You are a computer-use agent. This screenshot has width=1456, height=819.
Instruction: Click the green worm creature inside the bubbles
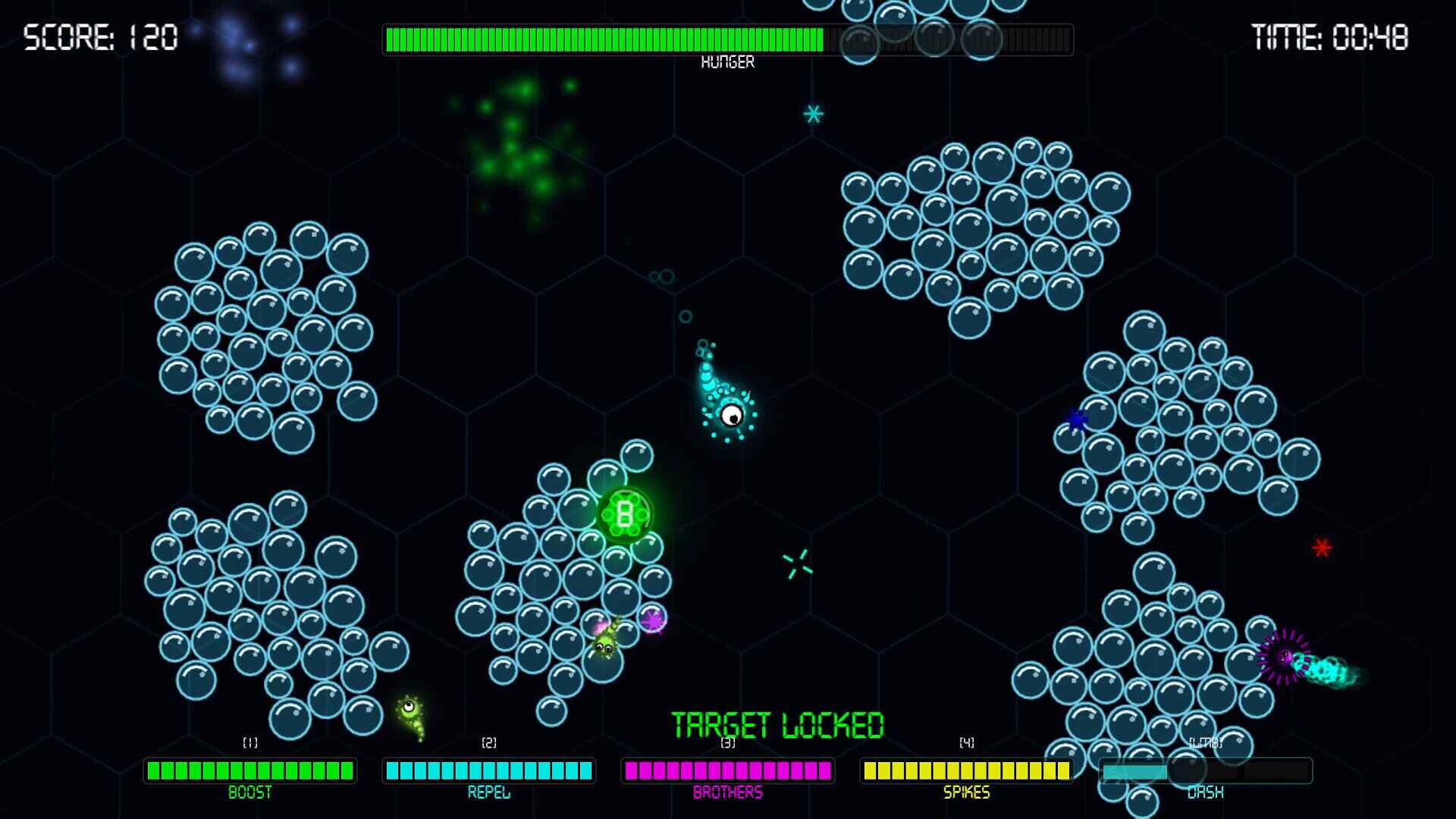[x=603, y=646]
